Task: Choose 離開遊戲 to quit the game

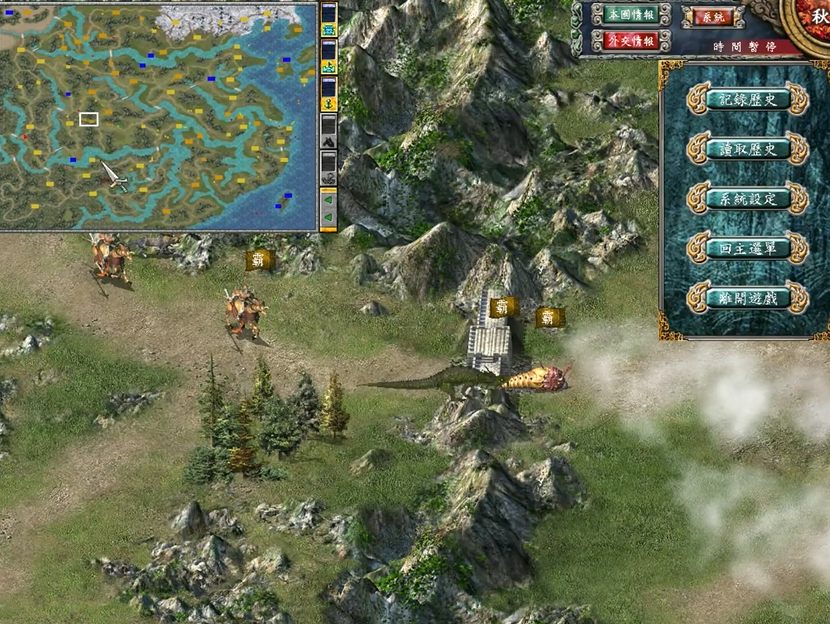Action: point(747,297)
